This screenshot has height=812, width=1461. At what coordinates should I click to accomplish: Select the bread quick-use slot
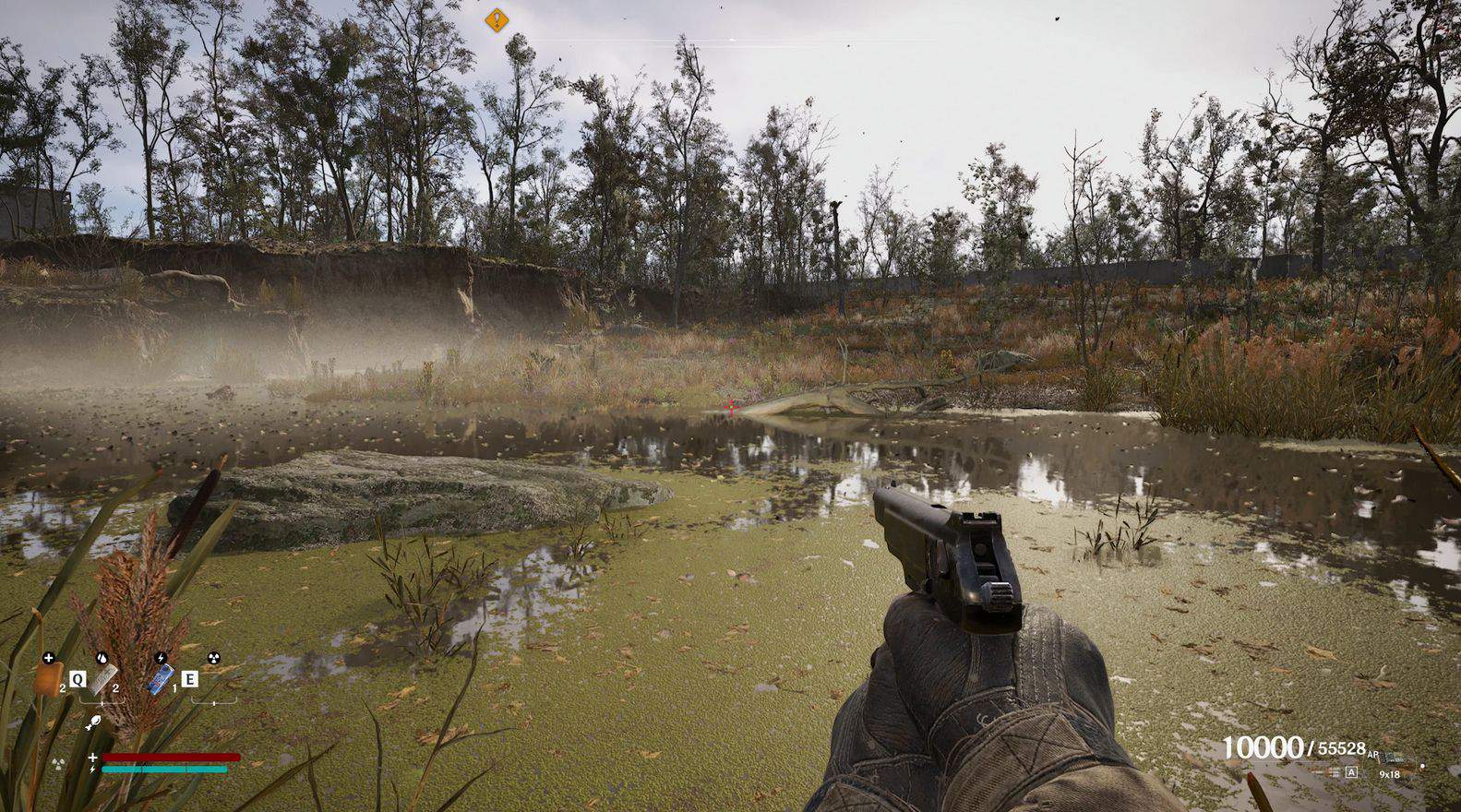coord(50,680)
